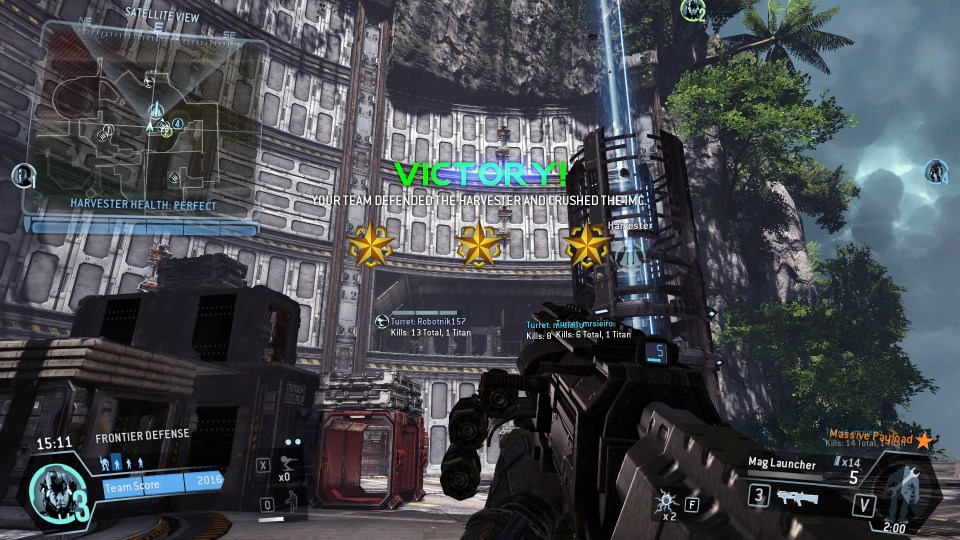Select the teammate marker above the palm tree

pyautogui.click(x=692, y=10)
